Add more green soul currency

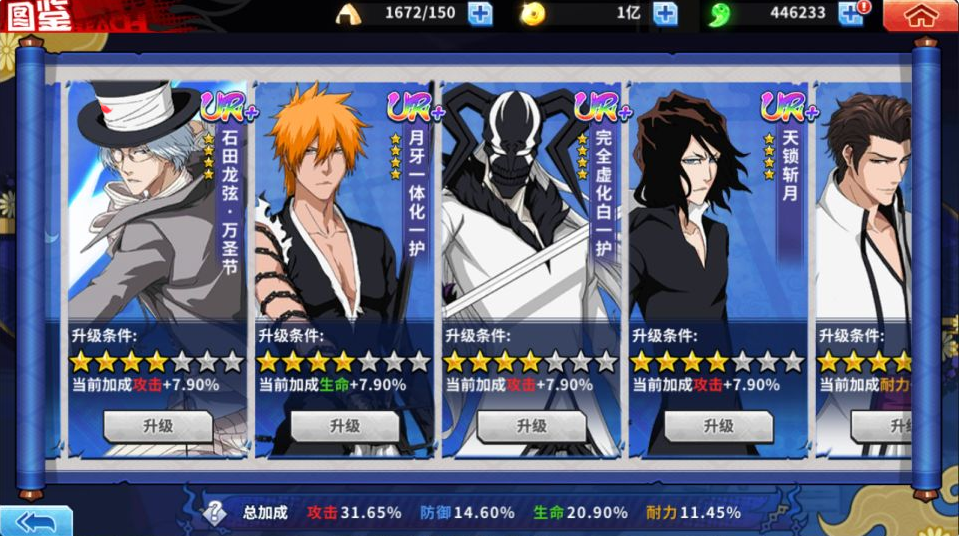pos(851,14)
